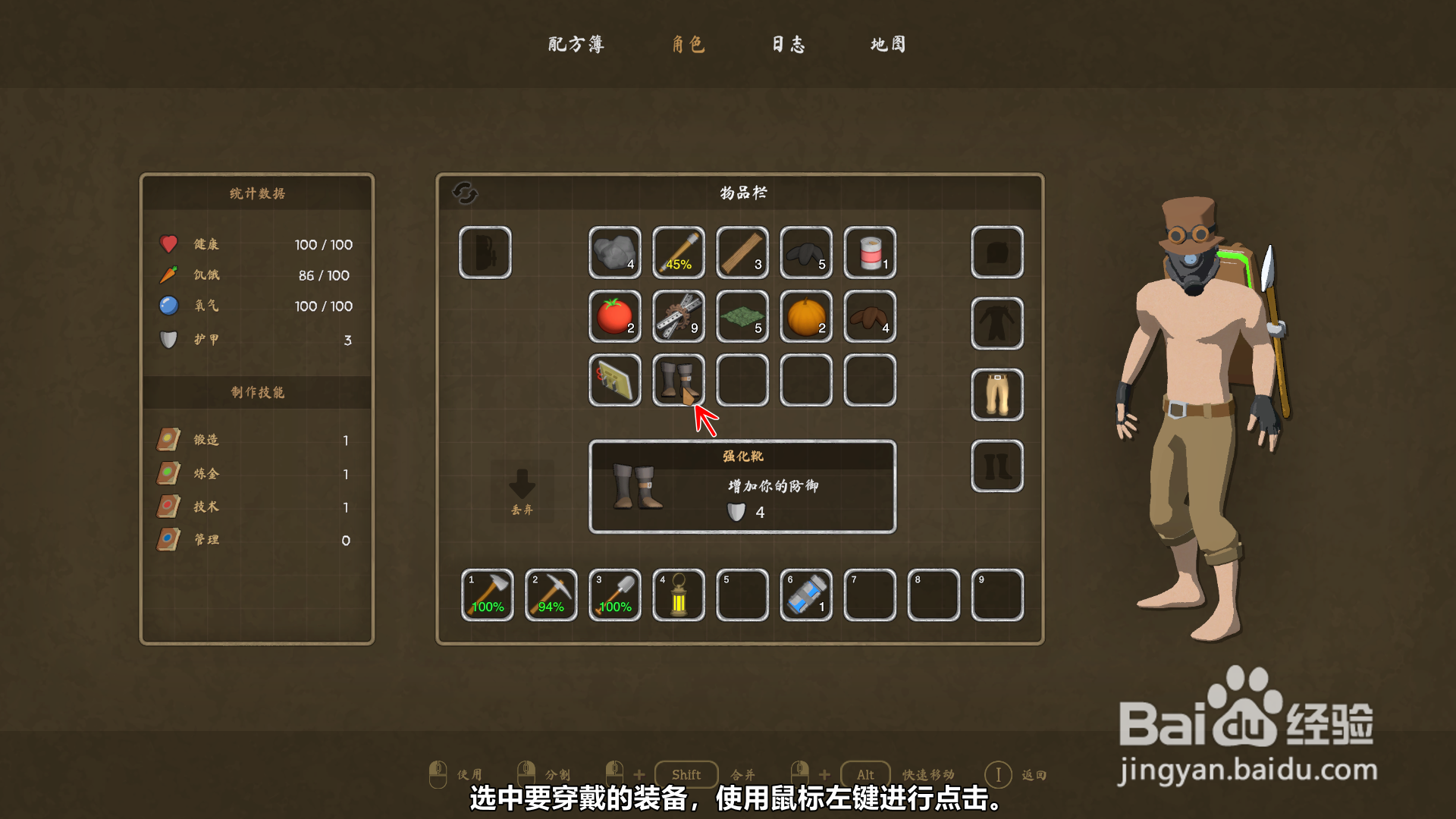
Task: Select the pumpkin item in the inventory
Action: pyautogui.click(x=805, y=317)
